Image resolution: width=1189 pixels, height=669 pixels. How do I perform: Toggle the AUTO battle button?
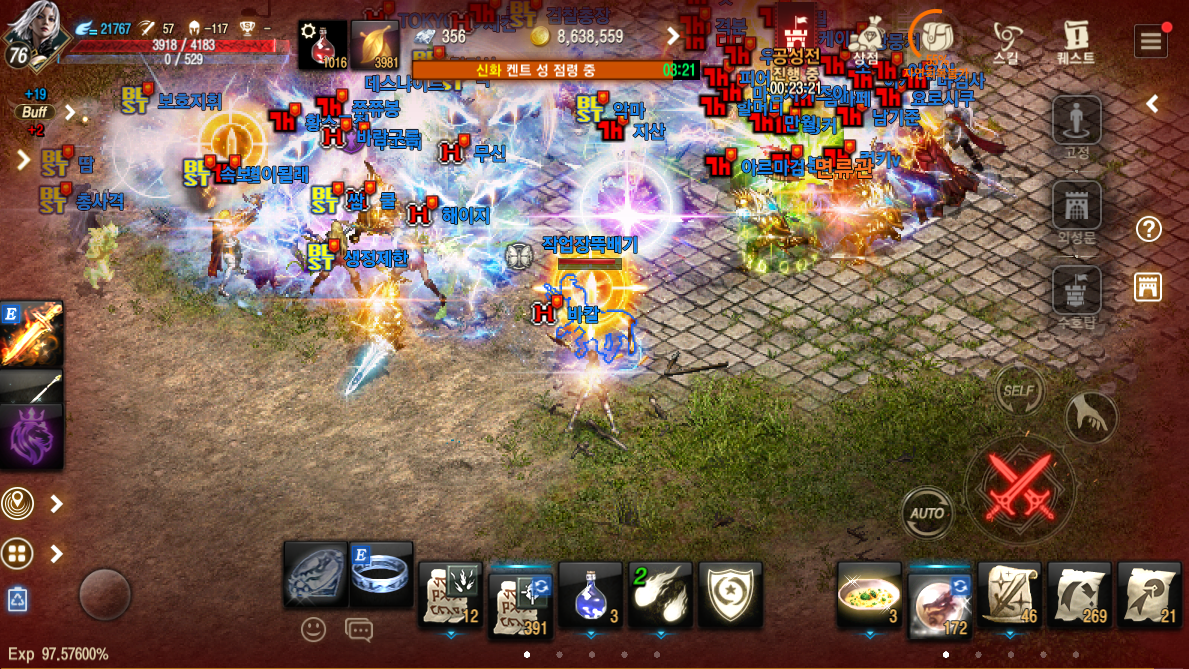click(927, 514)
